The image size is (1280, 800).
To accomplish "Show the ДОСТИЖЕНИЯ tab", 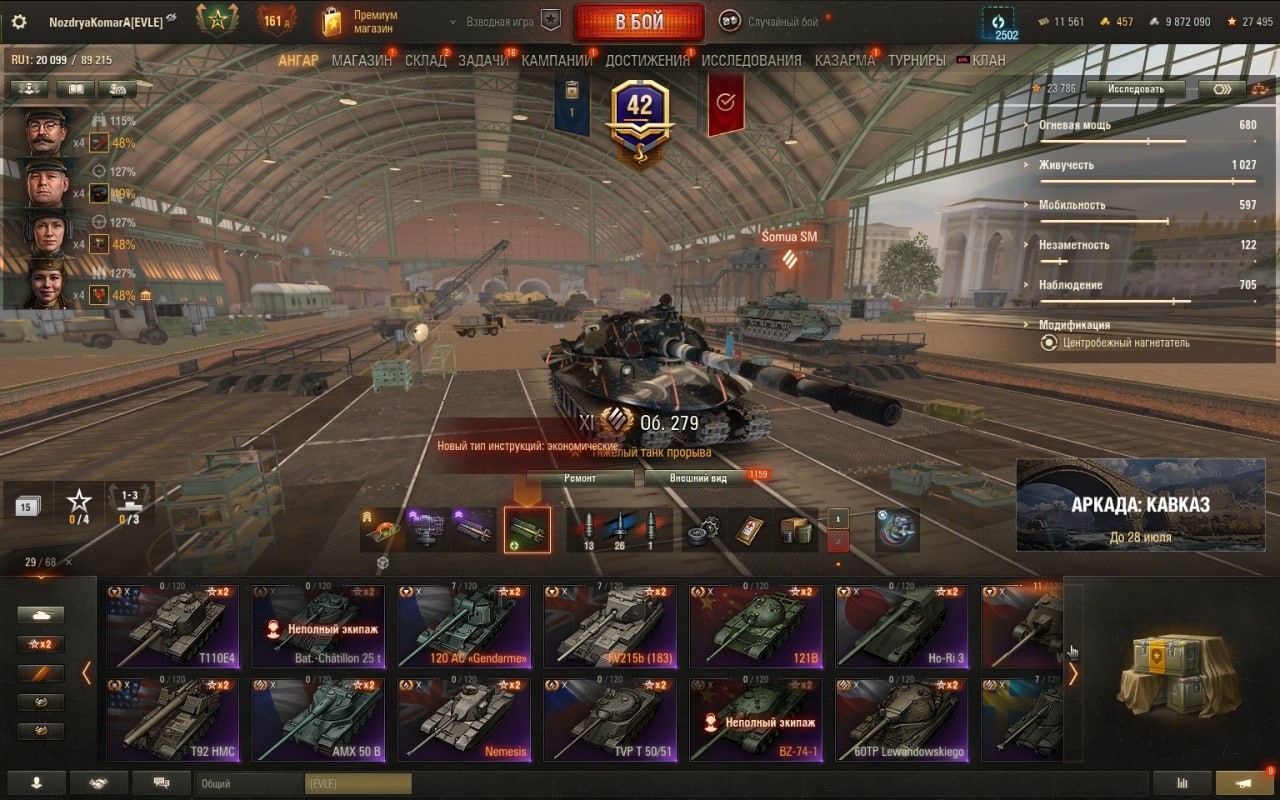I will 647,60.
